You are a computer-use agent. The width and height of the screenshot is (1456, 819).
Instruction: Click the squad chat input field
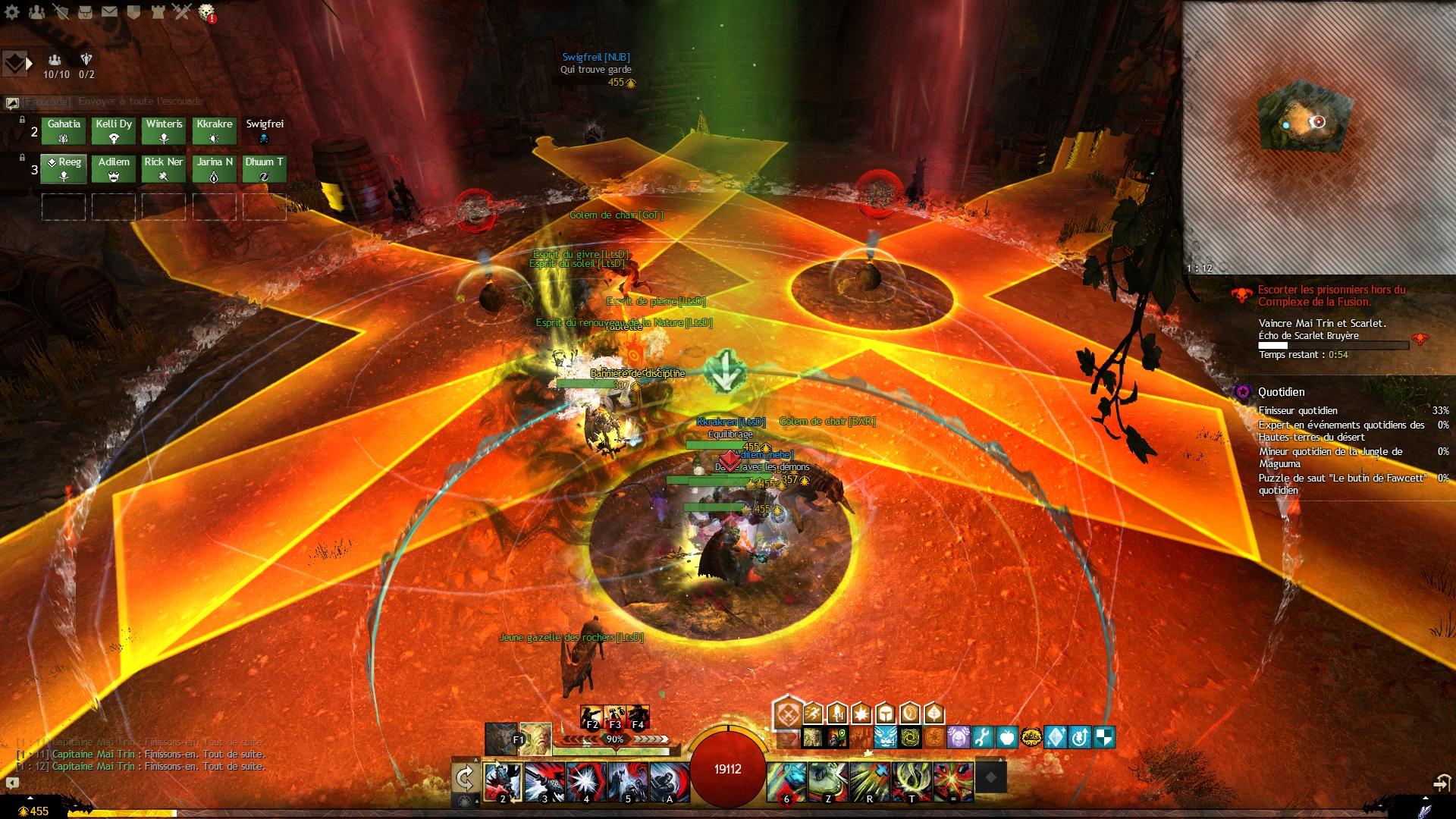pyautogui.click(x=114, y=102)
